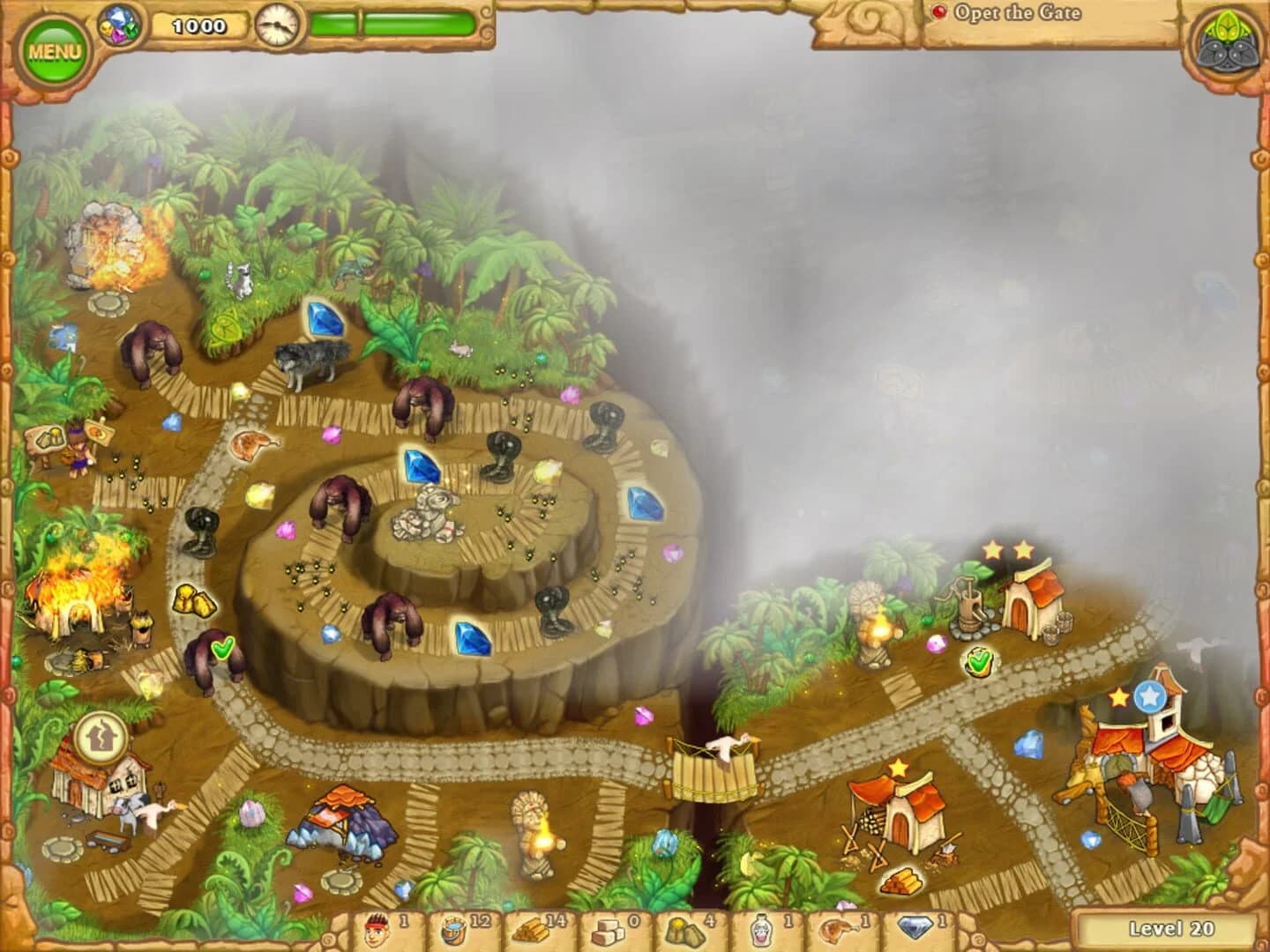
Task: Click the Opet the Gate objective banner
Action: 1023,14
